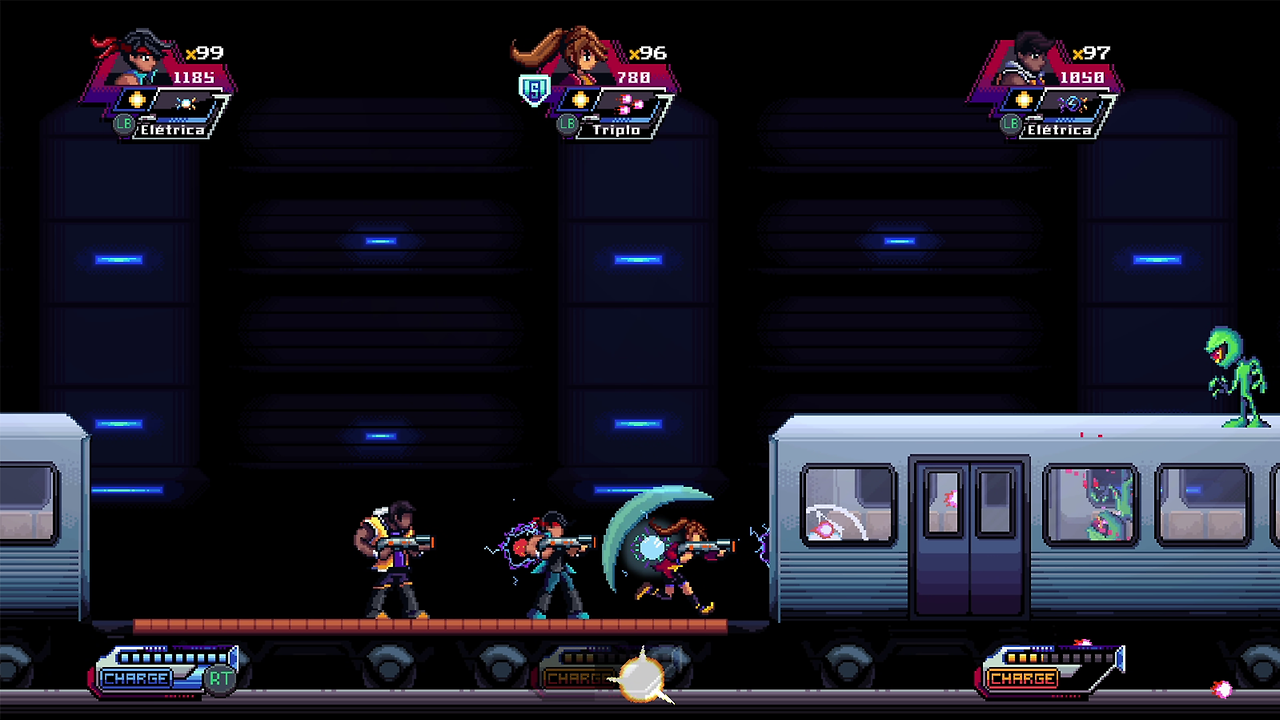Click the Elétrica label on the left HUD
1280x720 pixels.
pyautogui.click(x=173, y=129)
